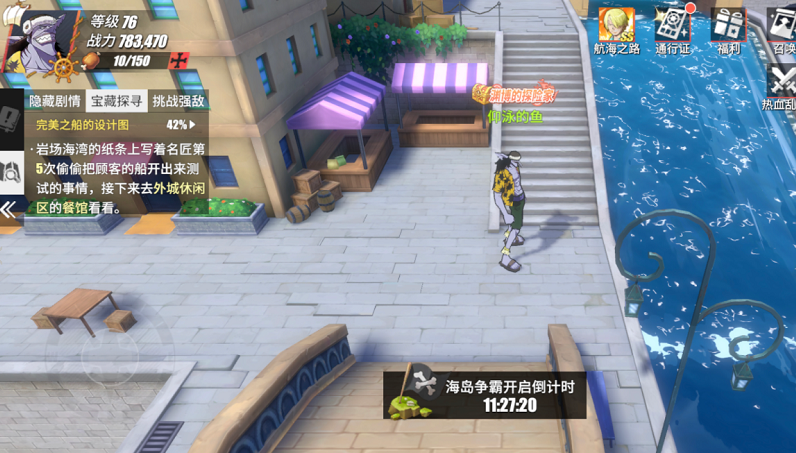This screenshot has width=796, height=453.
Task: Tap the virtual movement joystick
Action: point(110,352)
